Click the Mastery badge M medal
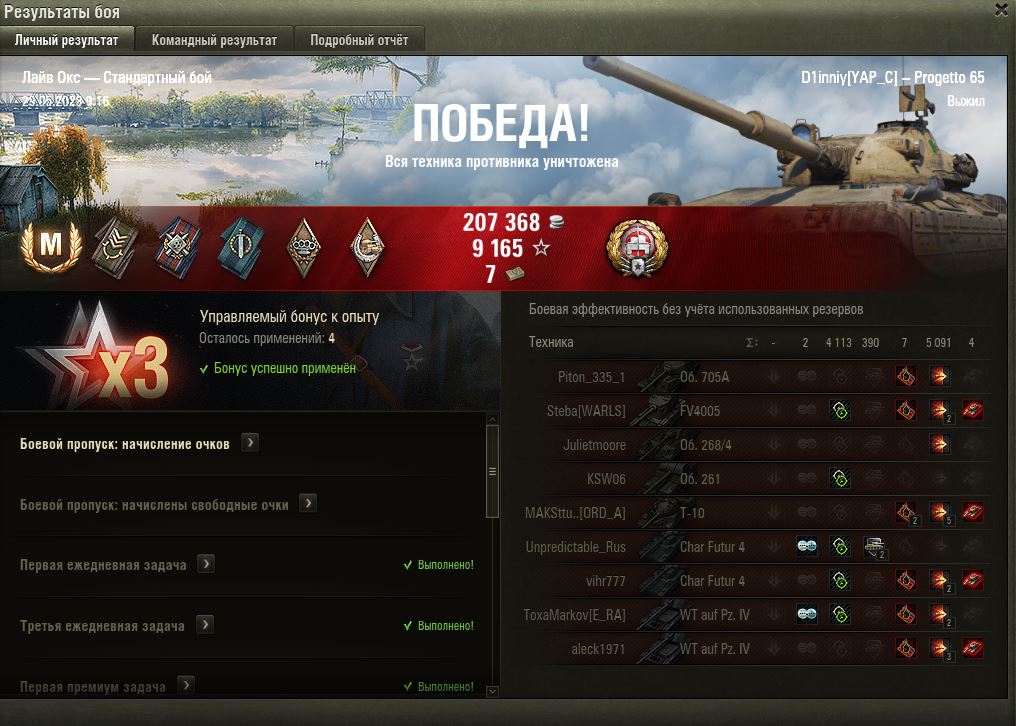The width and height of the screenshot is (1016, 726). [44, 245]
